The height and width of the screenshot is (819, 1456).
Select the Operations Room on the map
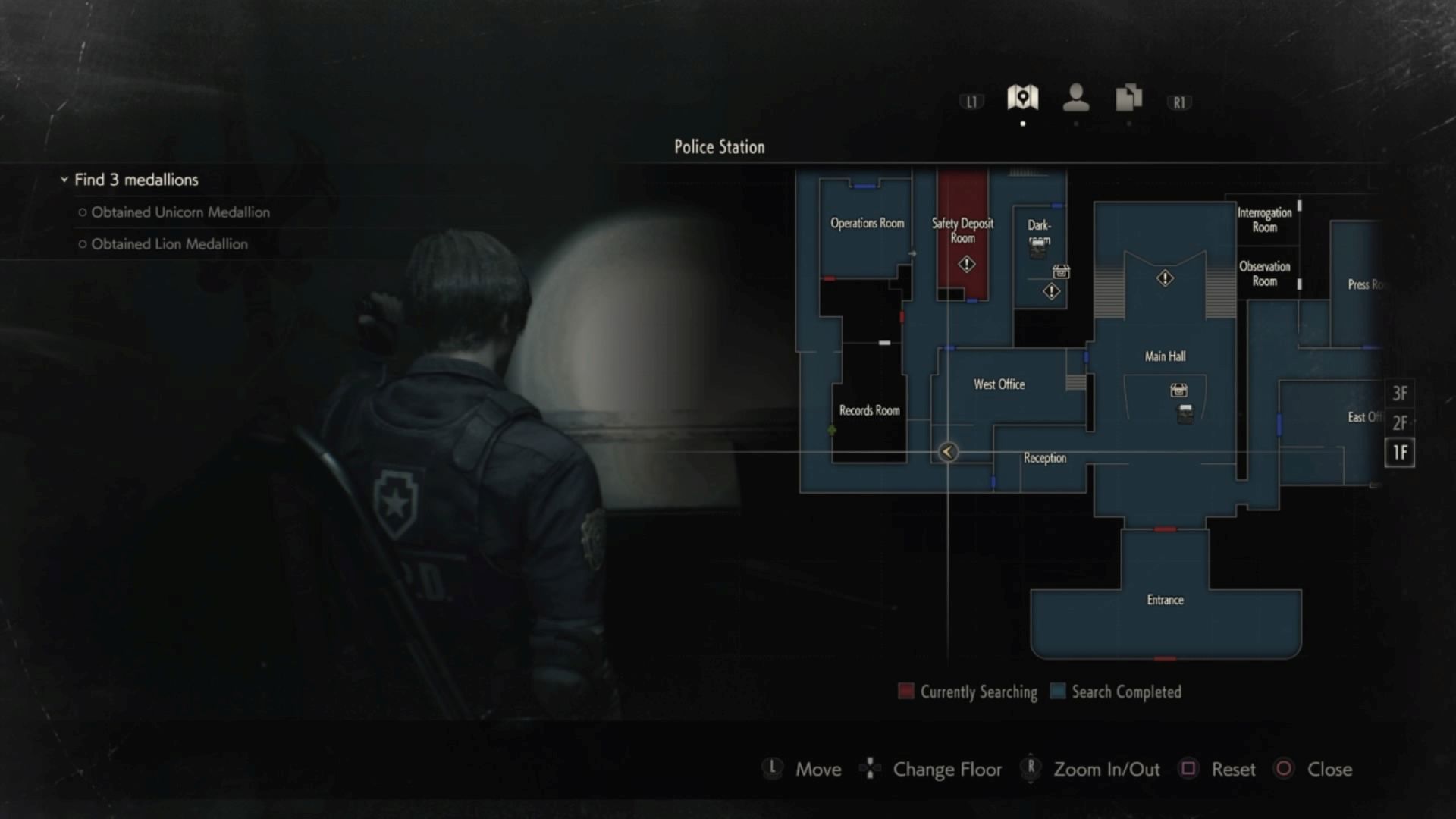point(867,223)
